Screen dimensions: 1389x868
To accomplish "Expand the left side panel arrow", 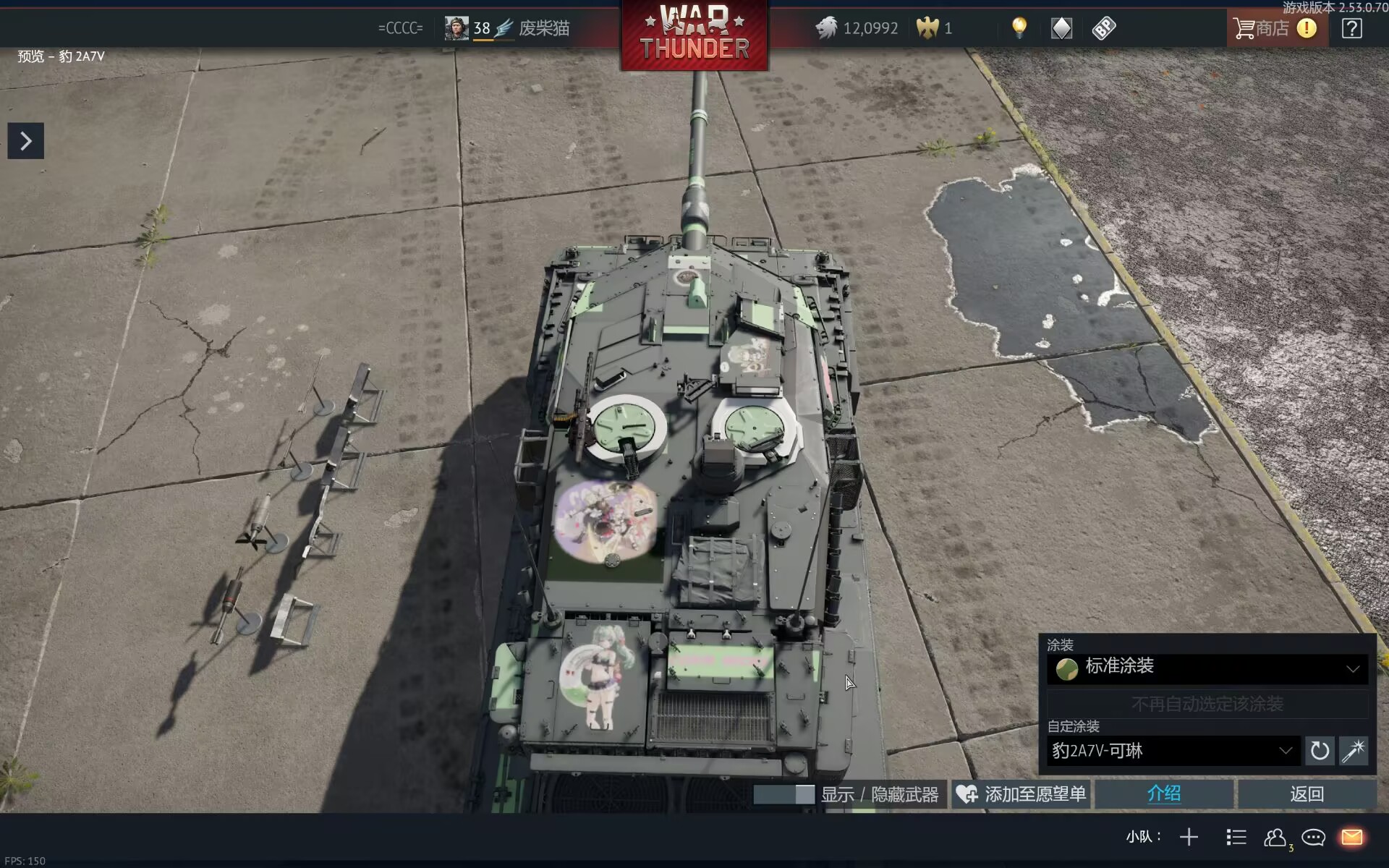I will (25, 141).
